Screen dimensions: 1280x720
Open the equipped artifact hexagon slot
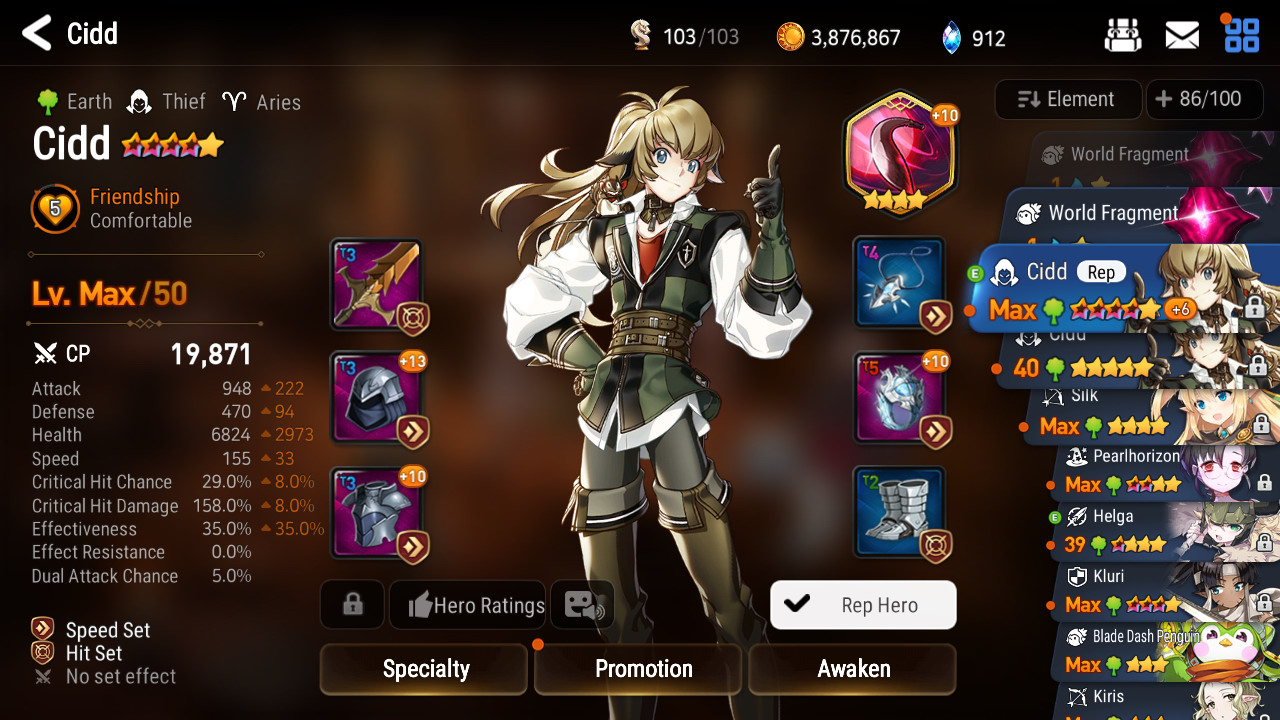pos(899,150)
